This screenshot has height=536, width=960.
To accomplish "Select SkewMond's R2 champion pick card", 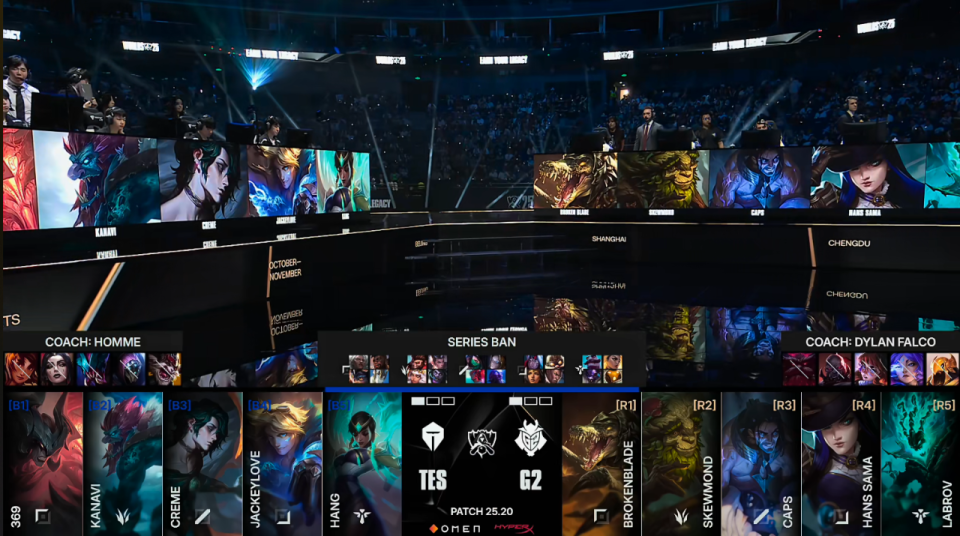I will (x=681, y=462).
